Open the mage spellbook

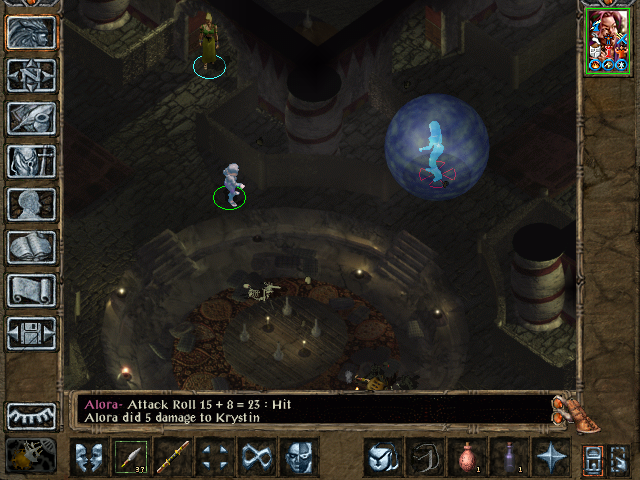click(31, 247)
